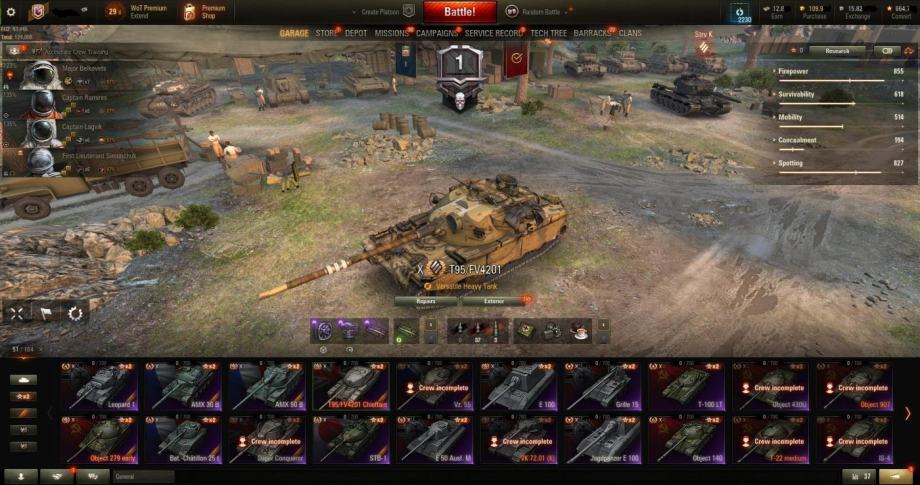This screenshot has height=485, width=920.
Task: Open the Store tab
Action: (x=326, y=33)
